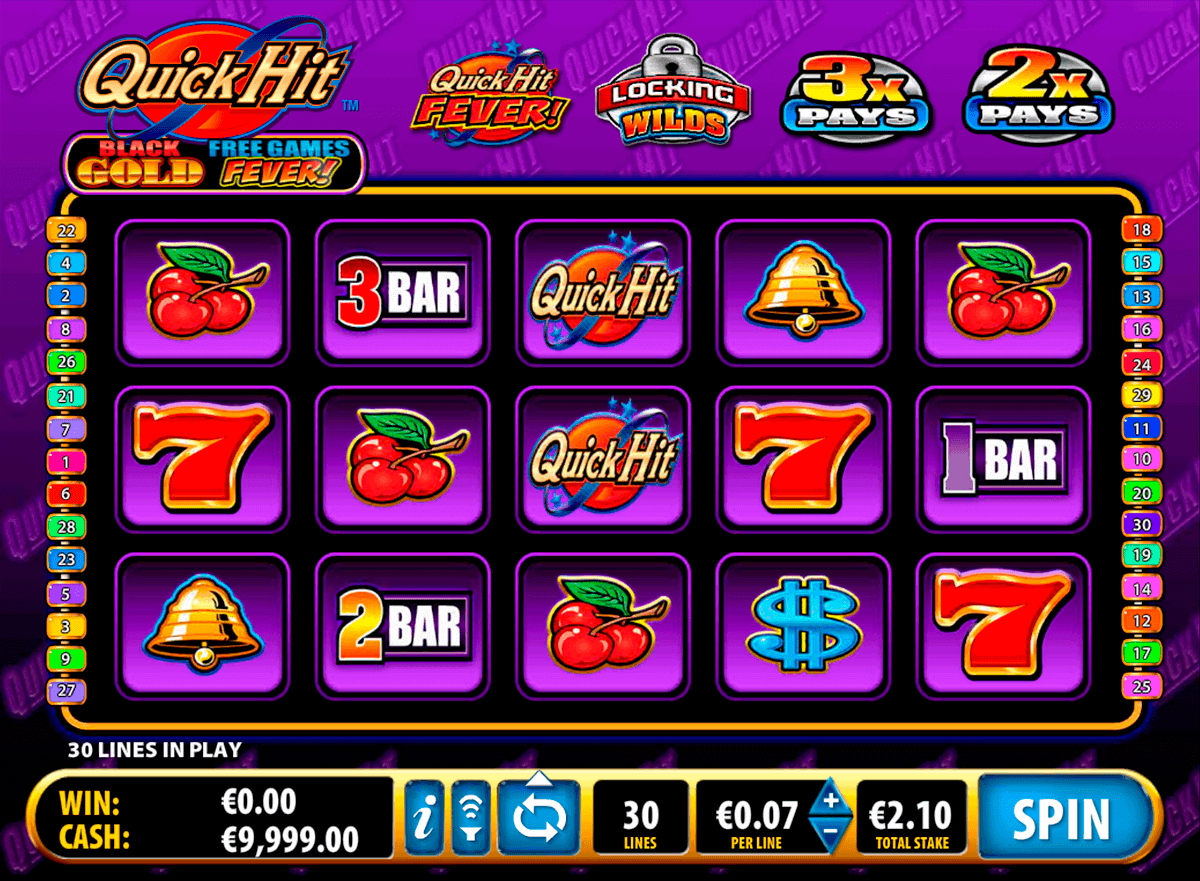Screen dimensions: 1200x881
Task: Highlight payline marker number 18
Action: pos(1141,230)
